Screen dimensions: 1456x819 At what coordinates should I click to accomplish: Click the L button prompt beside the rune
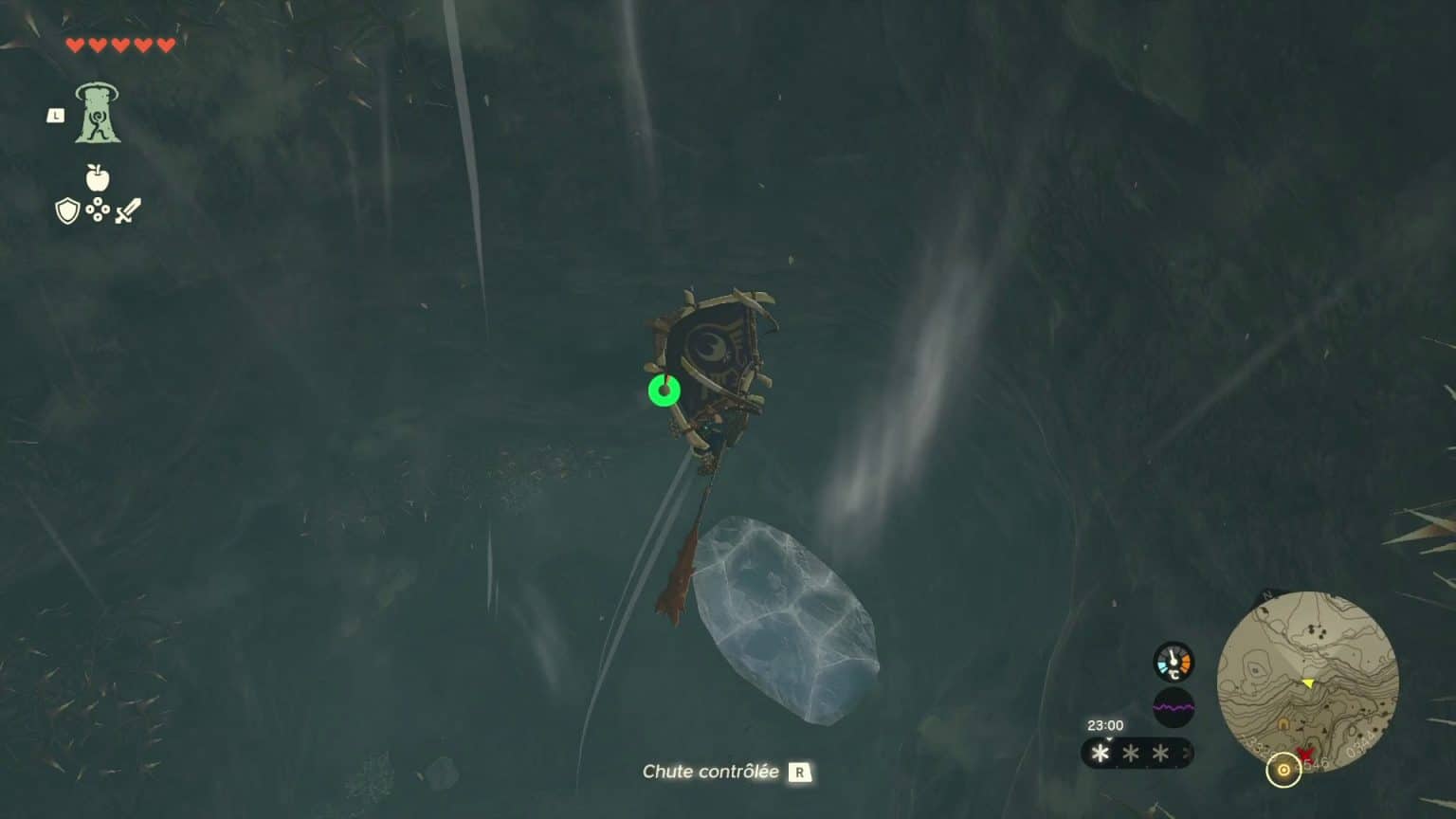pyautogui.click(x=55, y=114)
